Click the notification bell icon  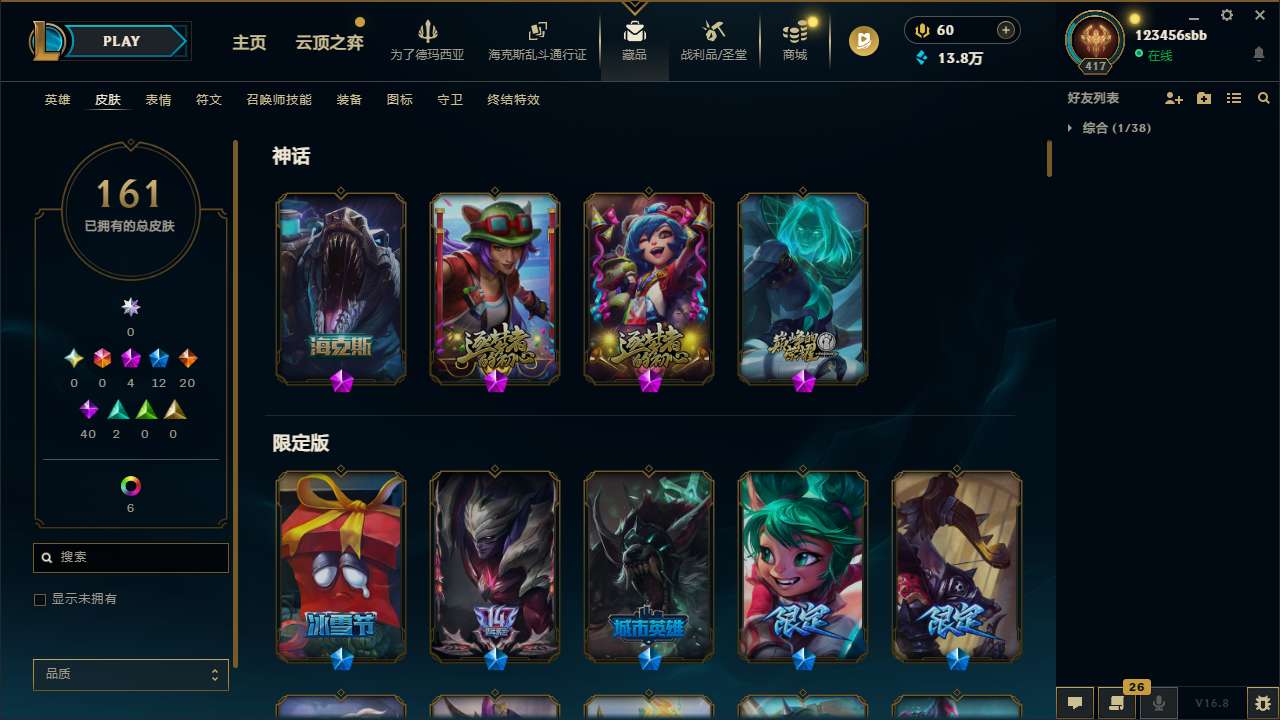point(1258,53)
